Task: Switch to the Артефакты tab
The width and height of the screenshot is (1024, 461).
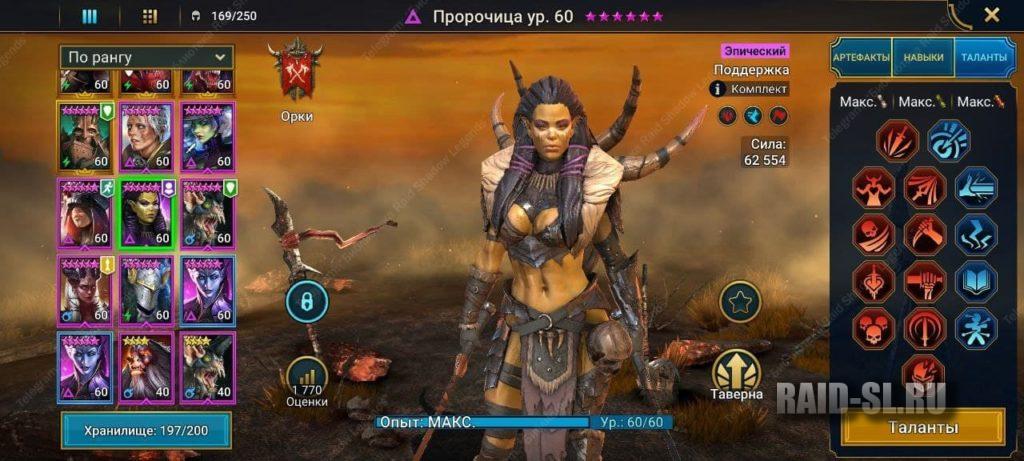Action: click(861, 58)
